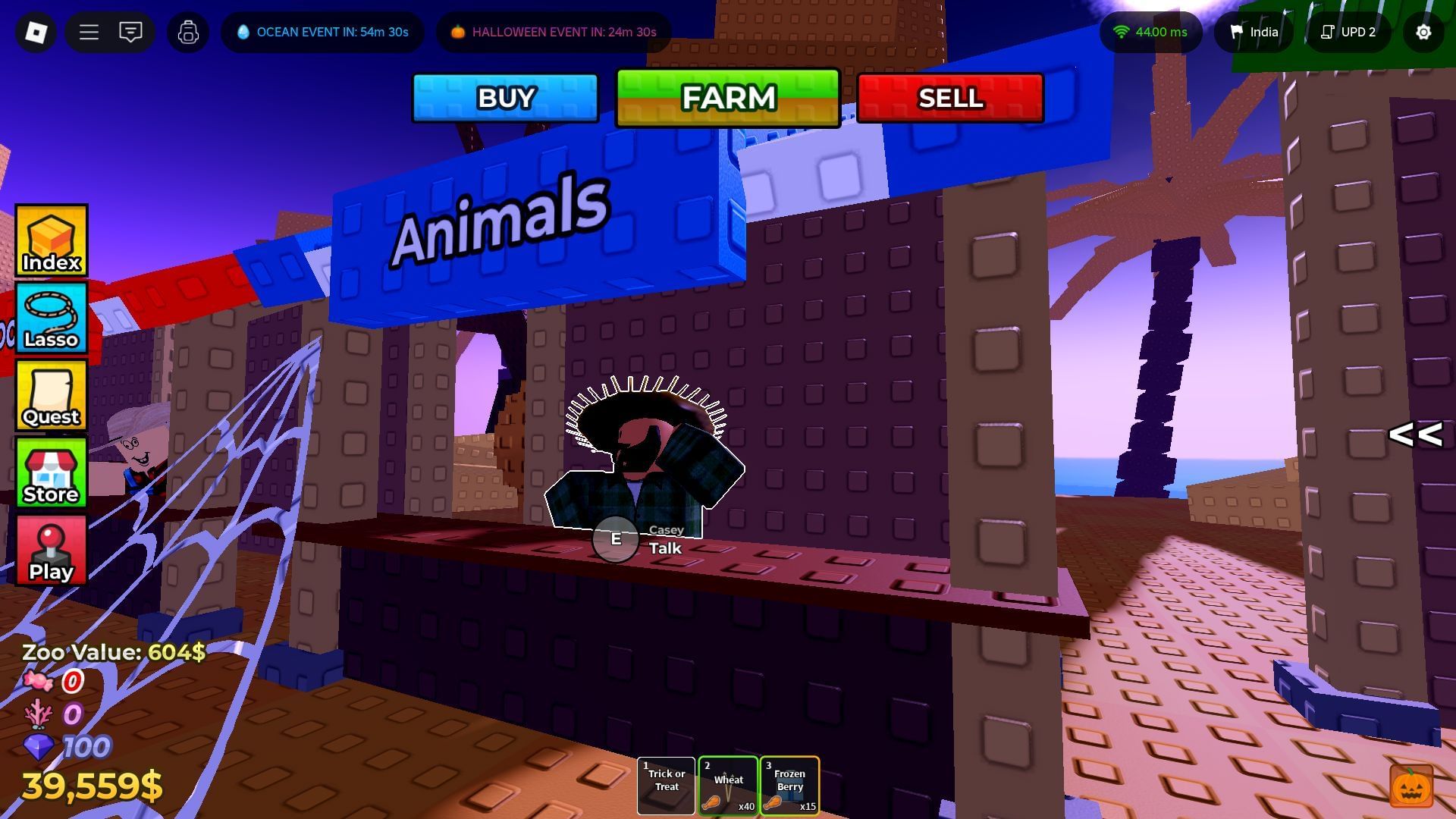1456x819 pixels.
Task: Open the chat bubble icon
Action: [130, 32]
